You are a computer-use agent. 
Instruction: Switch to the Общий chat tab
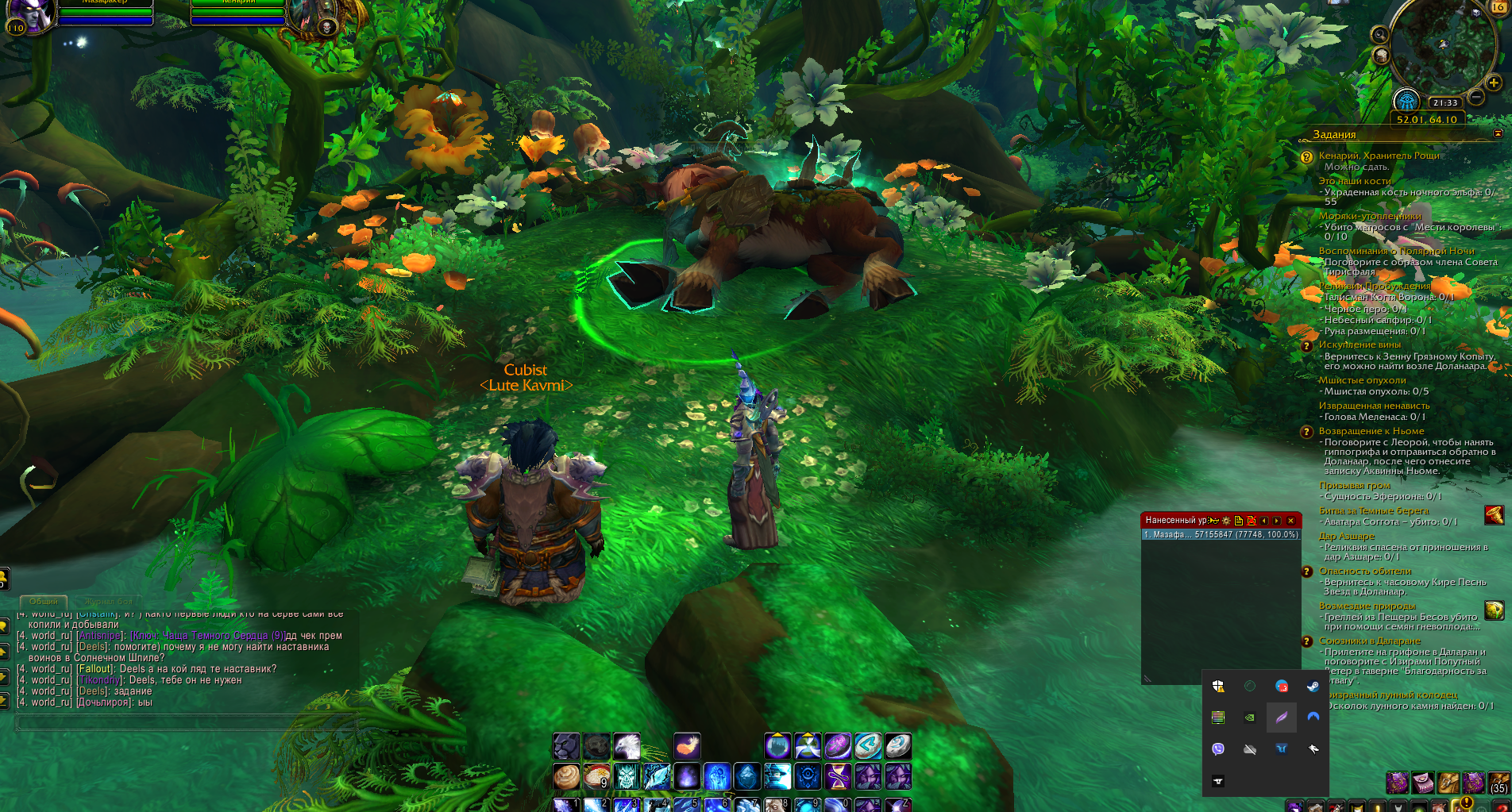(44, 602)
